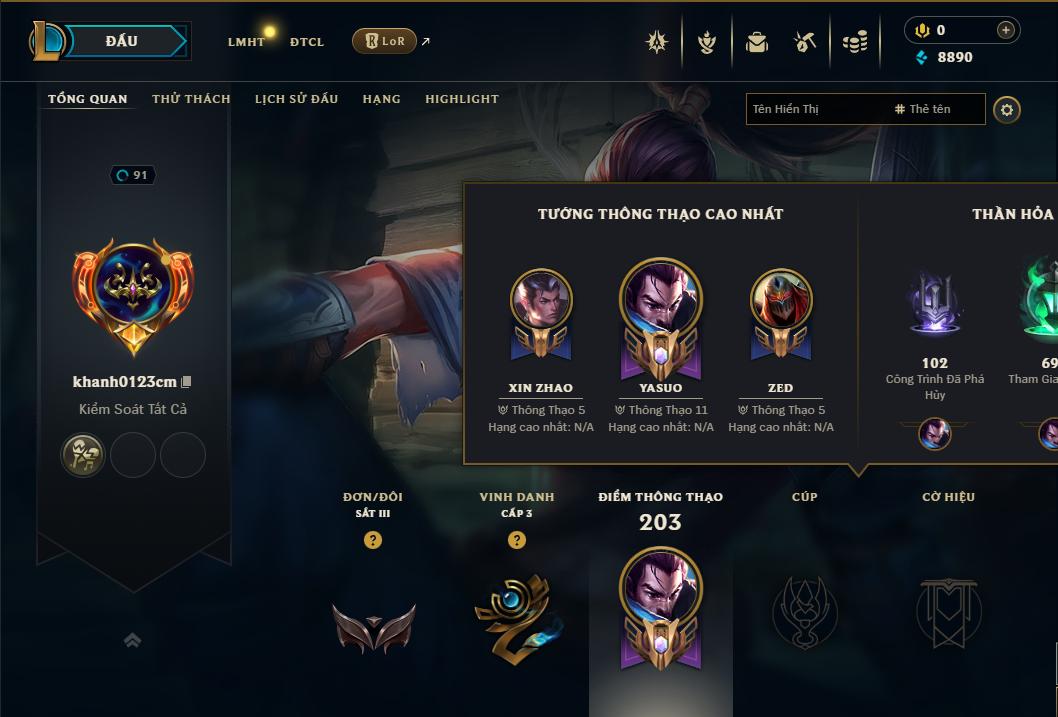Copy the khanh0123cm summoner name
Image resolution: width=1058 pixels, height=717 pixels.
pyautogui.click(x=186, y=382)
